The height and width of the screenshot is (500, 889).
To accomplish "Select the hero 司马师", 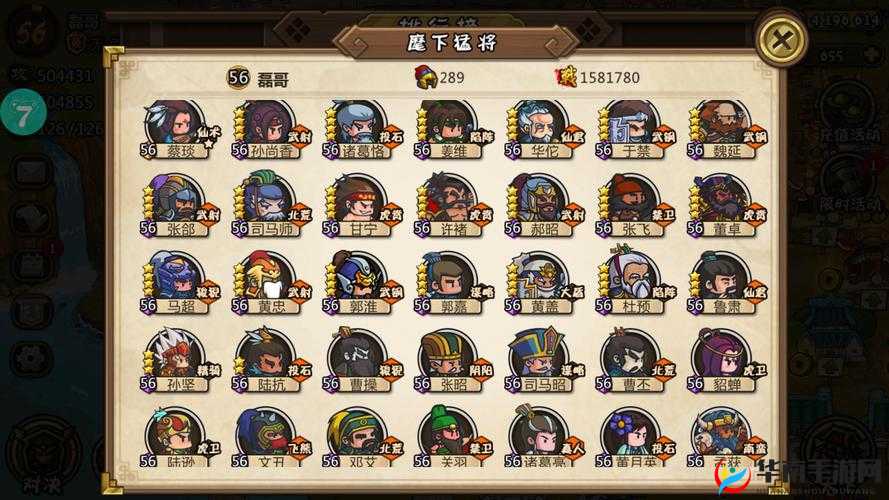I will click(x=267, y=203).
